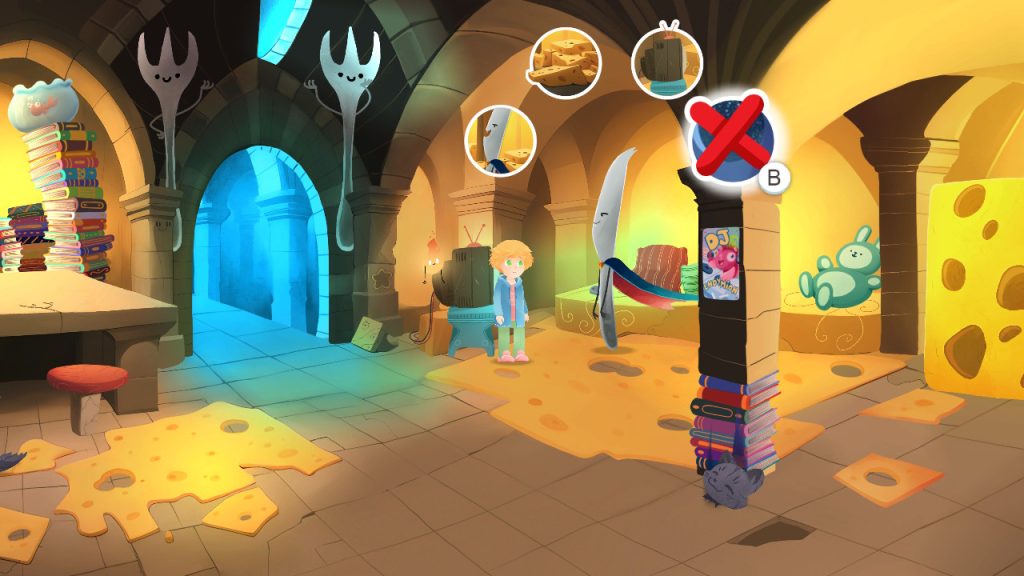
Task: Pick the knife with cheese topic bubble
Action: tap(501, 140)
